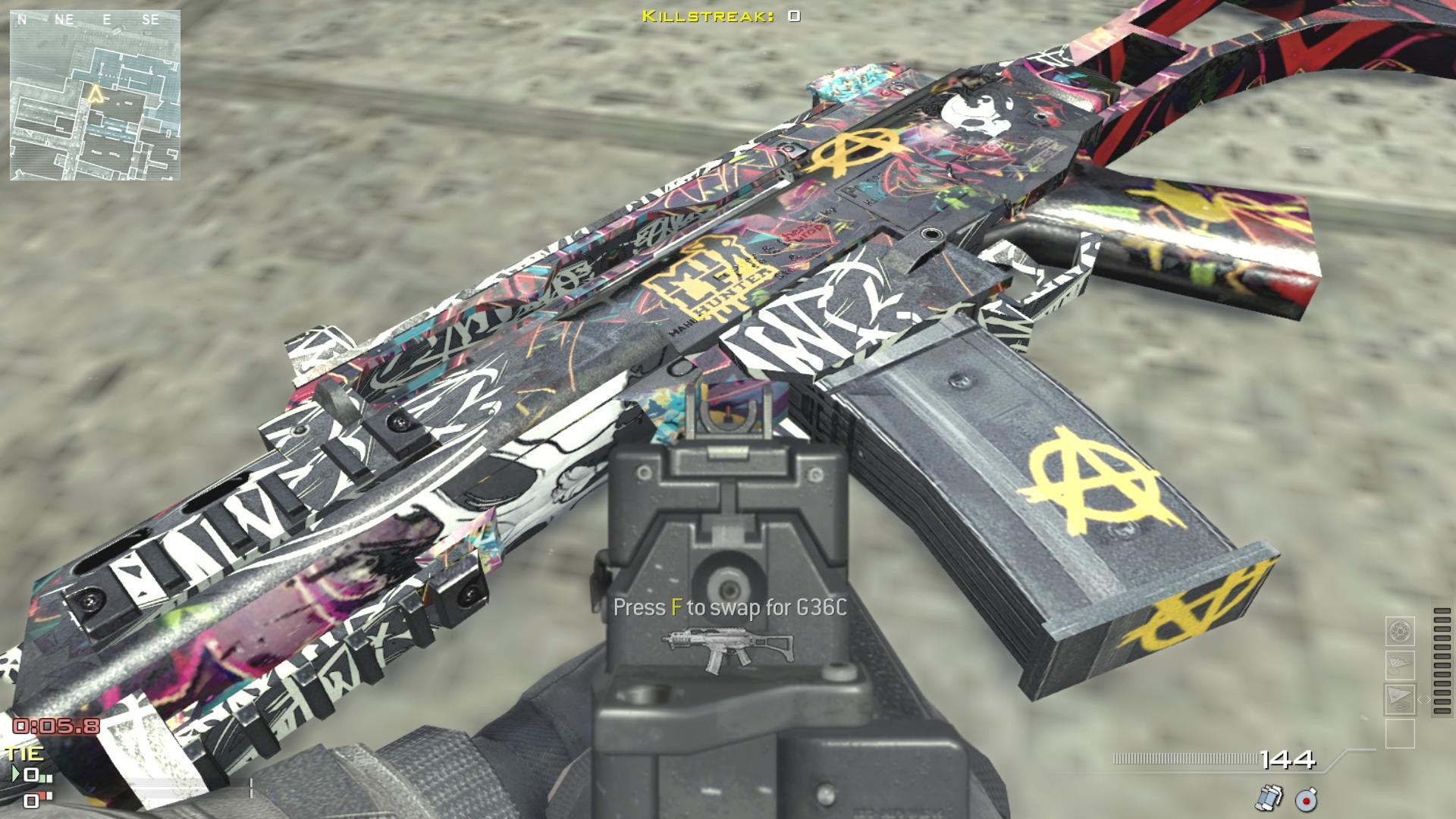Screen dimensions: 1456x819
Task: Click the left chevron beside the killstreak icons
Action: [1420, 699]
